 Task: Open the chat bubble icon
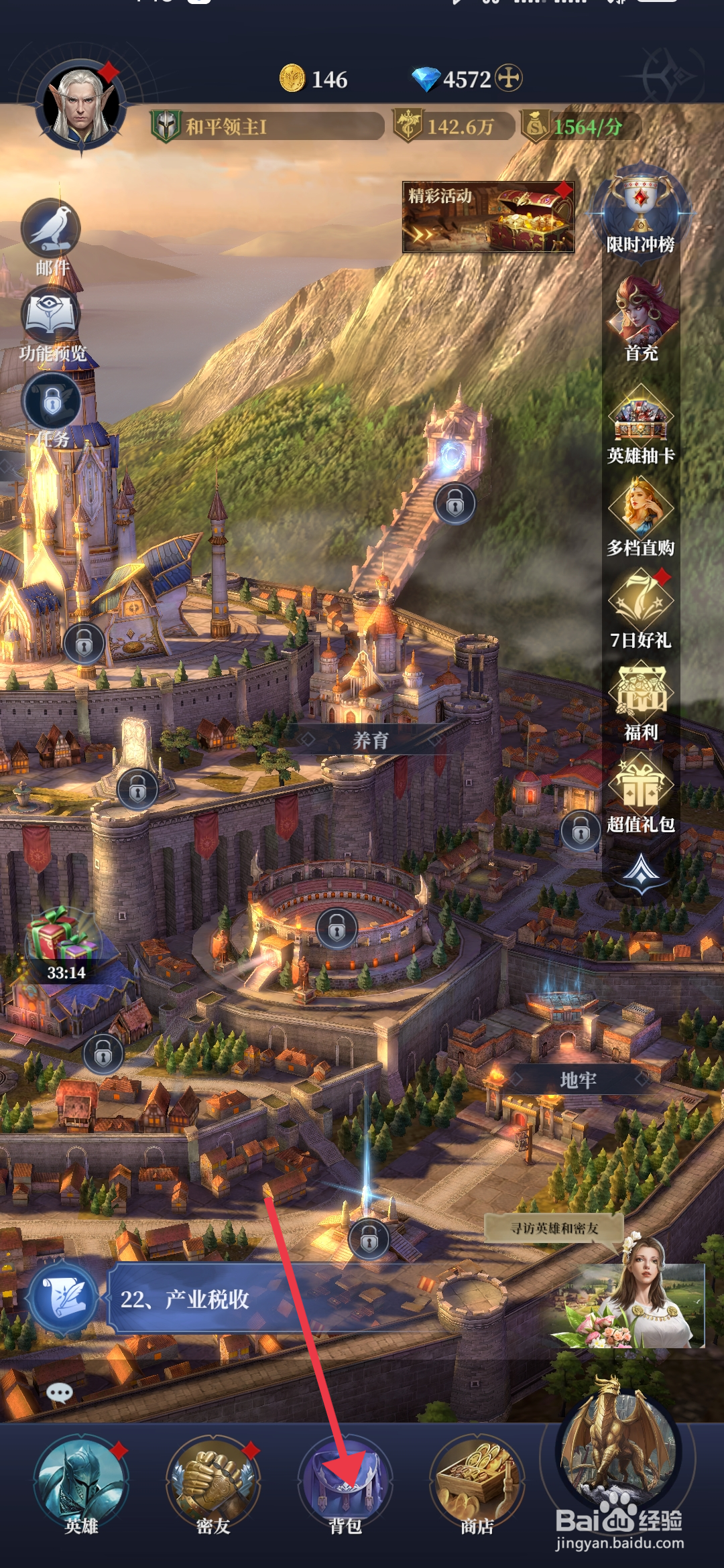[60, 1394]
